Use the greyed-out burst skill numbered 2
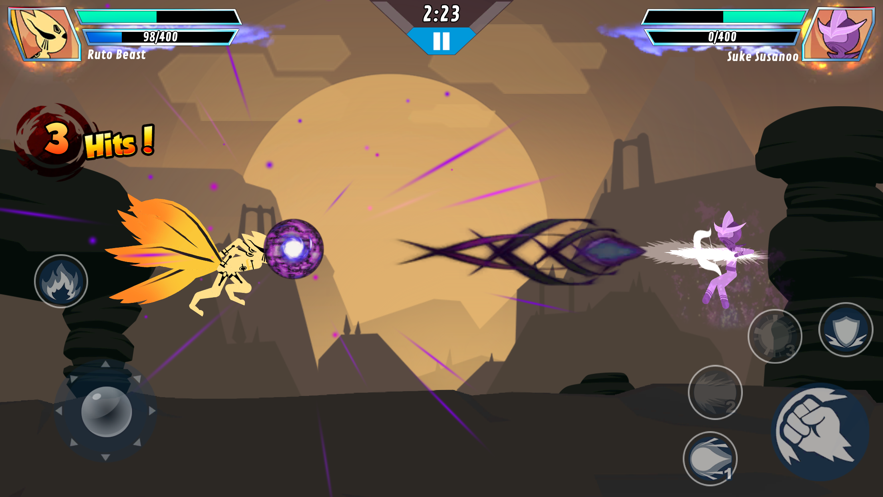The image size is (883, 497). click(x=715, y=391)
